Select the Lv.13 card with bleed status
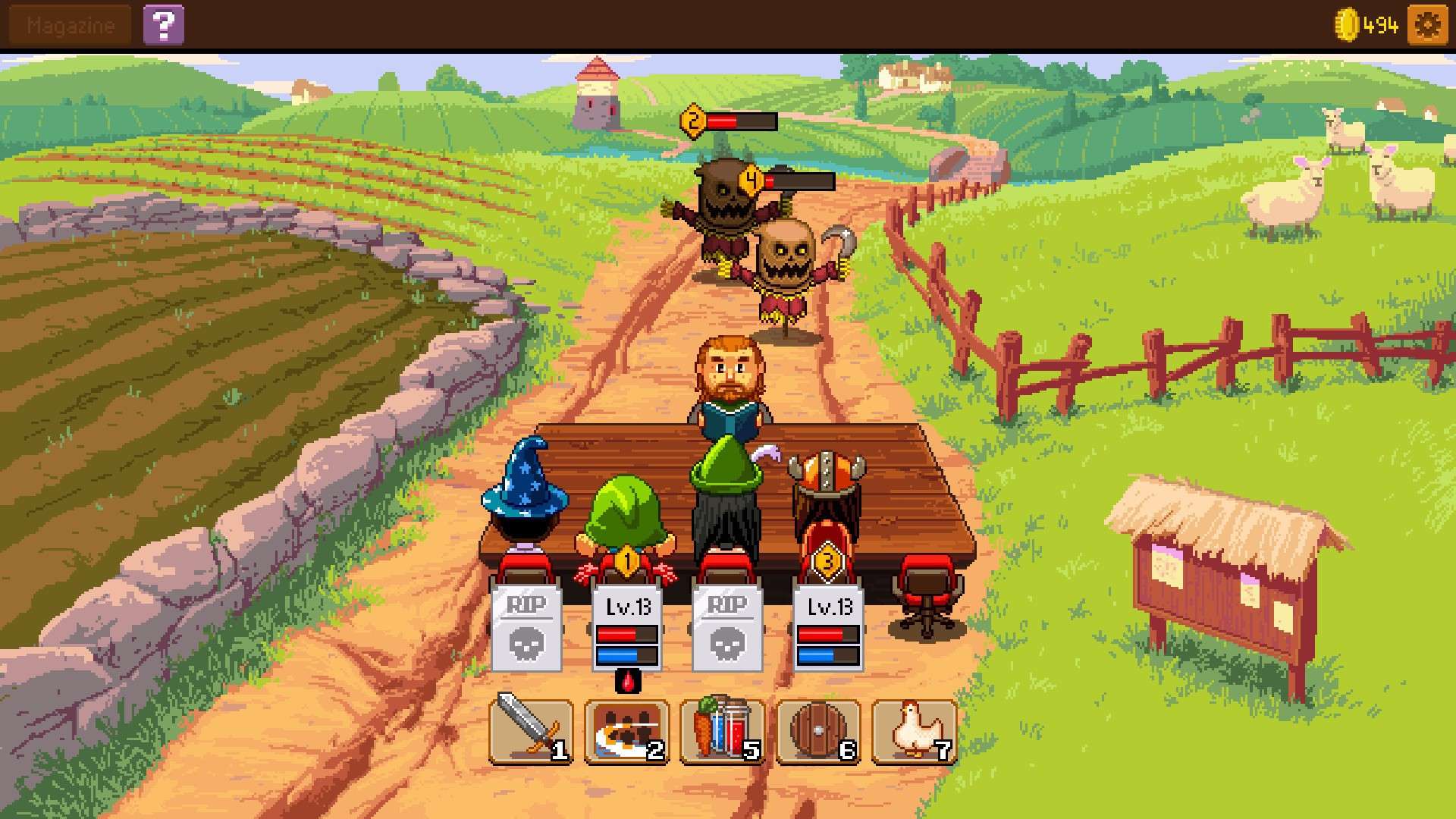 tap(627, 628)
